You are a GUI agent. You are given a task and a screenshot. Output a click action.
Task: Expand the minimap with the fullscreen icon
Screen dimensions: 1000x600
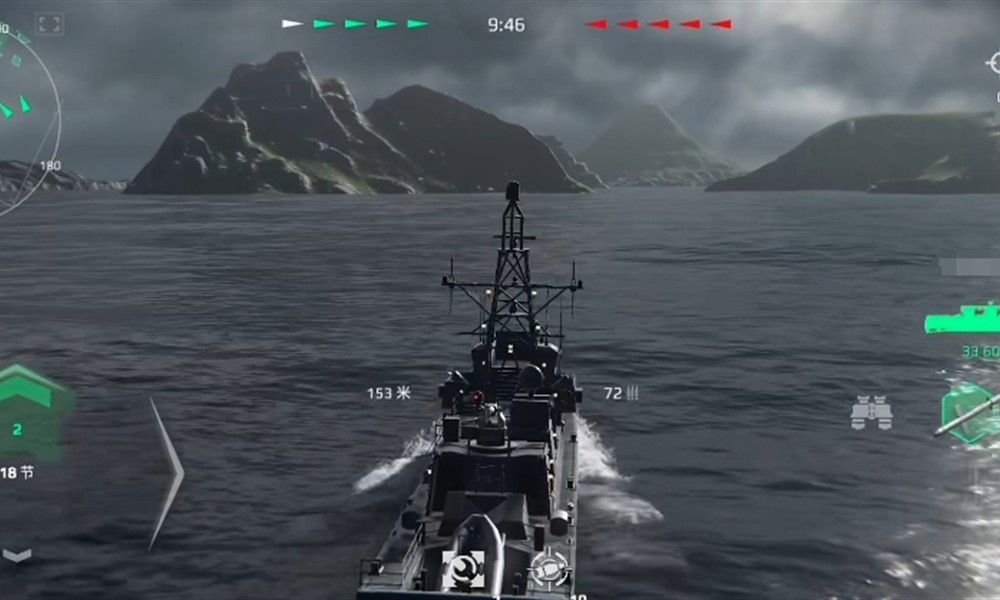[x=49, y=24]
